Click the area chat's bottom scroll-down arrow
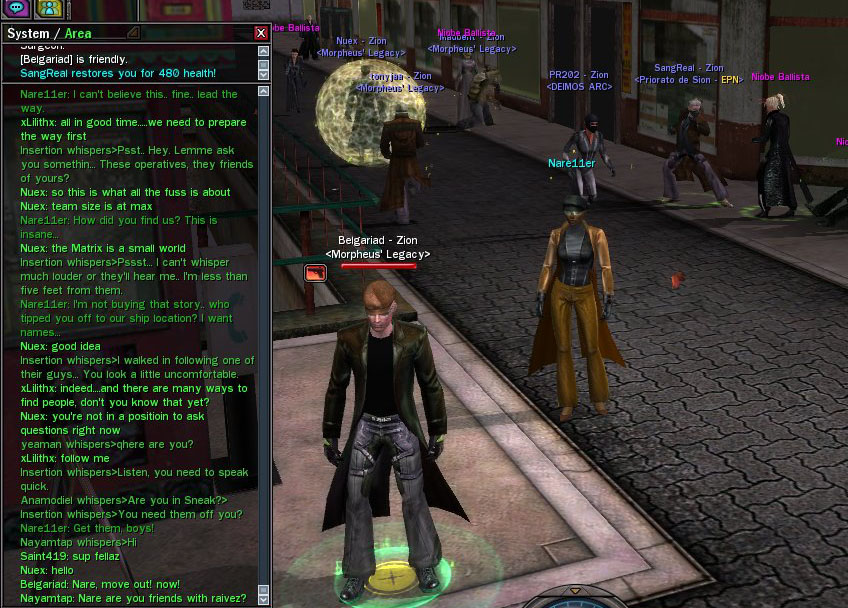This screenshot has height=608, width=848. pos(264,600)
